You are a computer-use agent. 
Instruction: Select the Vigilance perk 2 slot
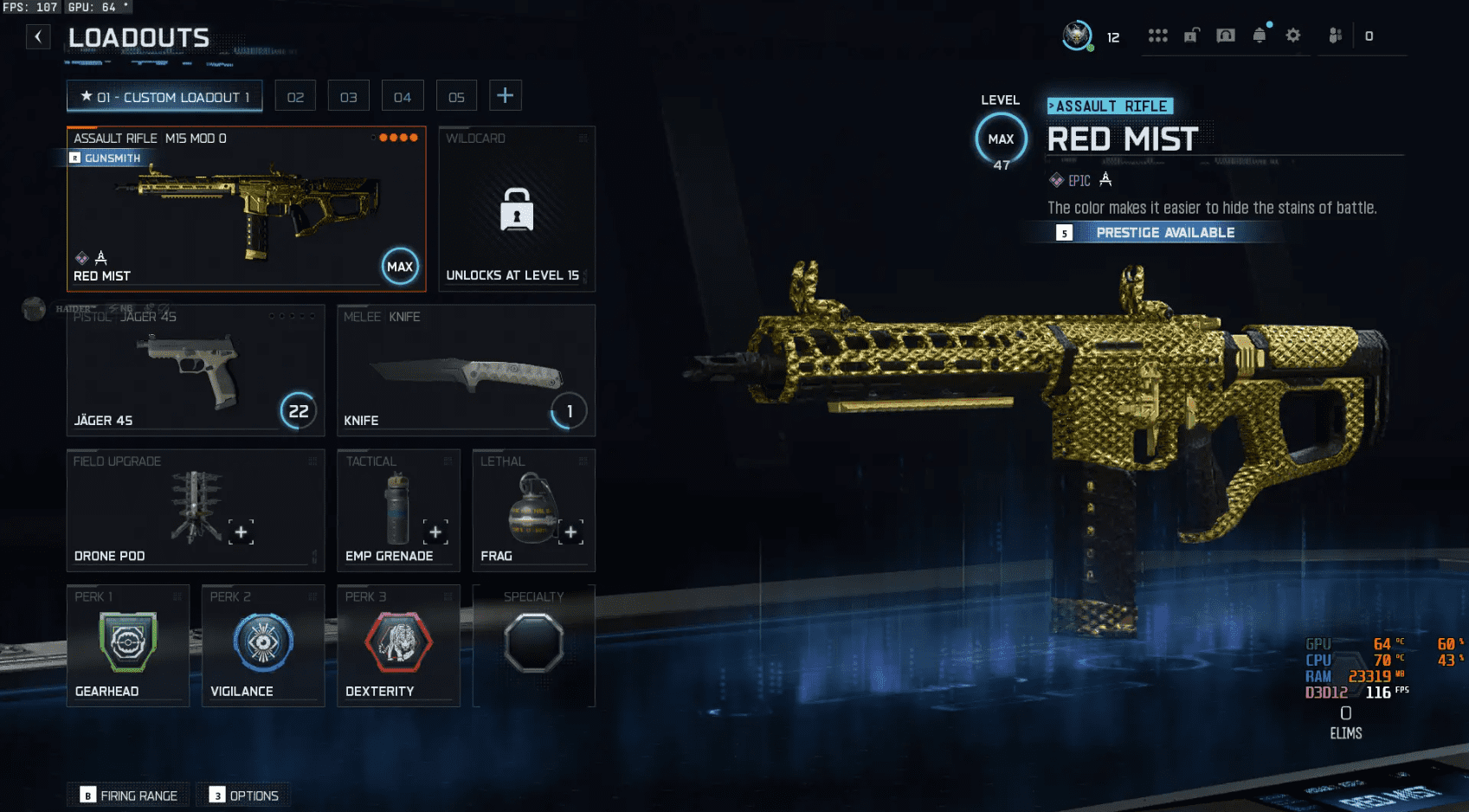(263, 646)
